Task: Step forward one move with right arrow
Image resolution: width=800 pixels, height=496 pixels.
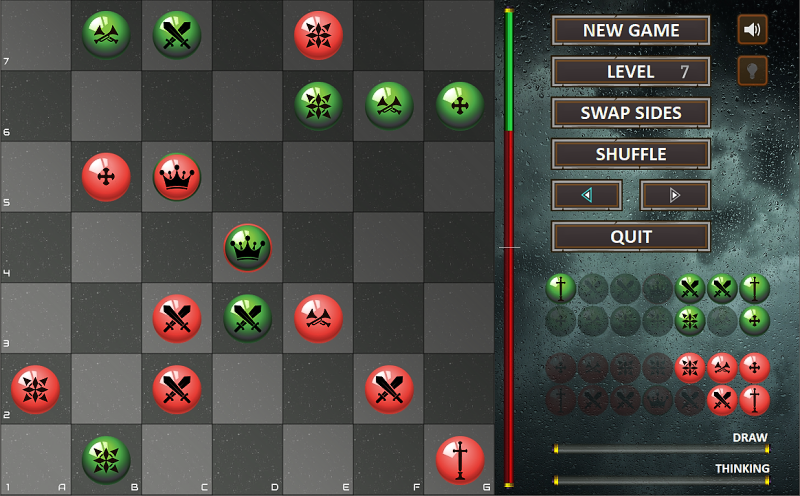Action: (x=675, y=195)
